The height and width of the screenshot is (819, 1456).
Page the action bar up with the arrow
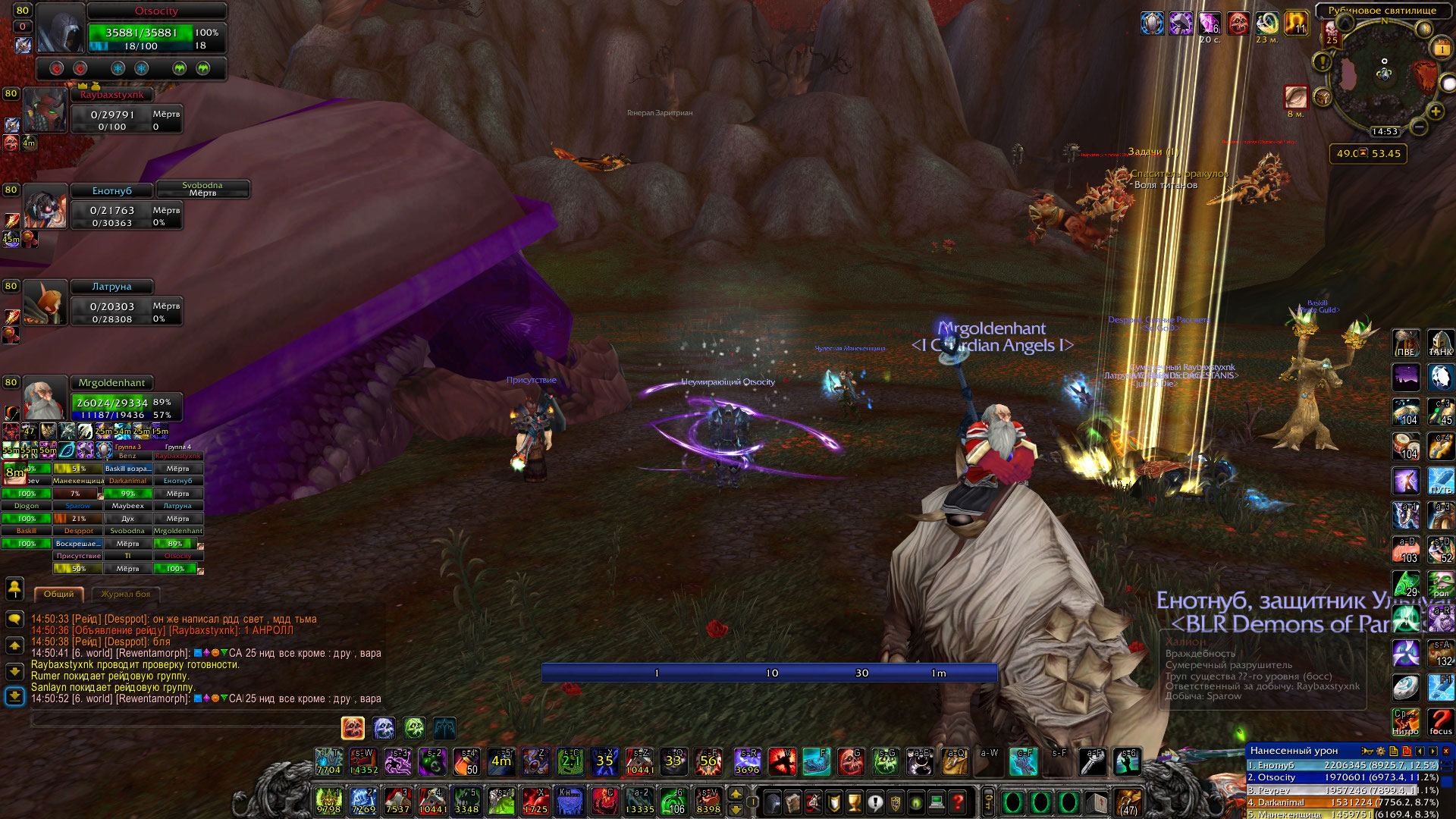pyautogui.click(x=736, y=793)
